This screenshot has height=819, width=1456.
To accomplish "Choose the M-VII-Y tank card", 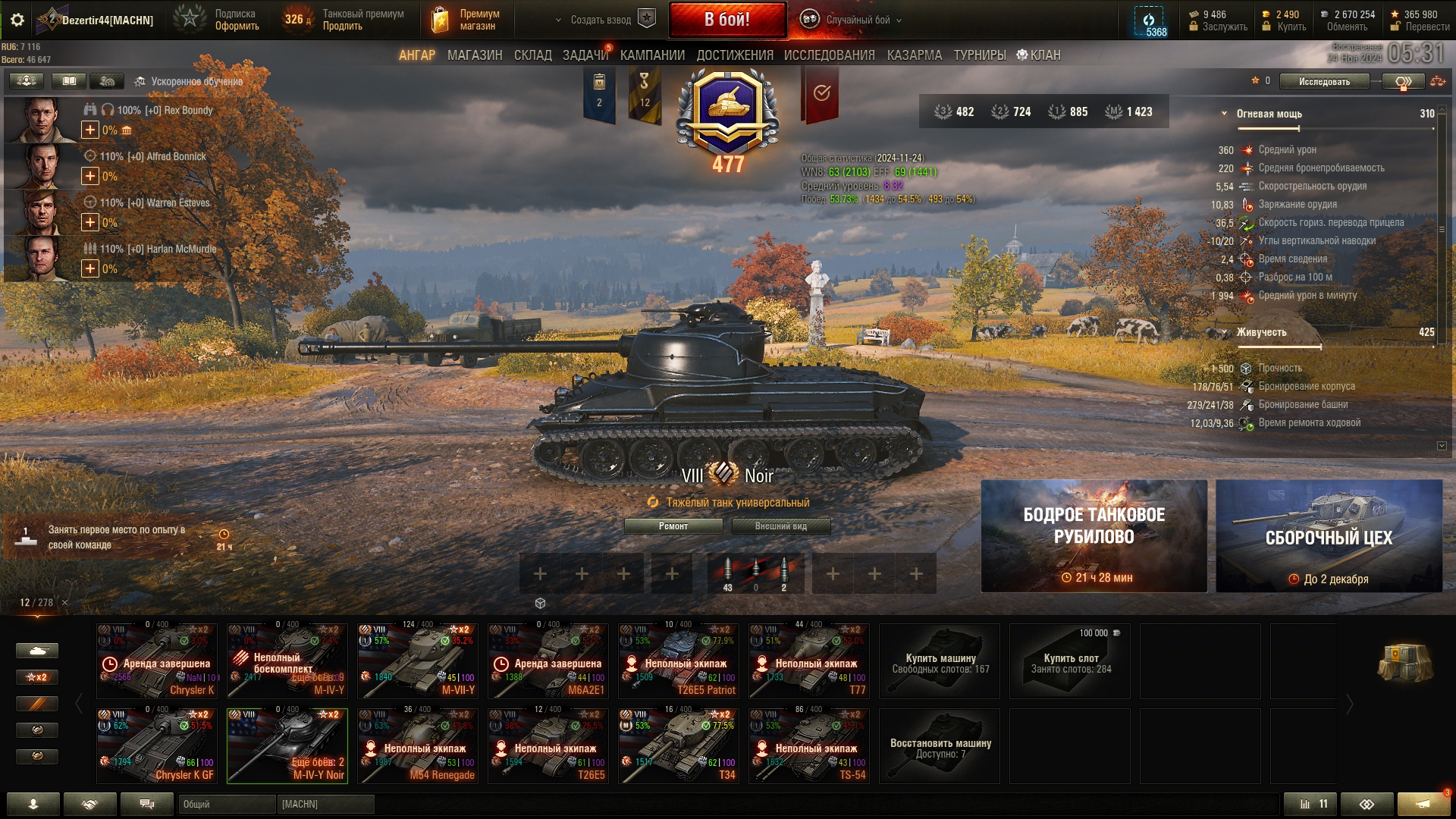I will 418,661.
